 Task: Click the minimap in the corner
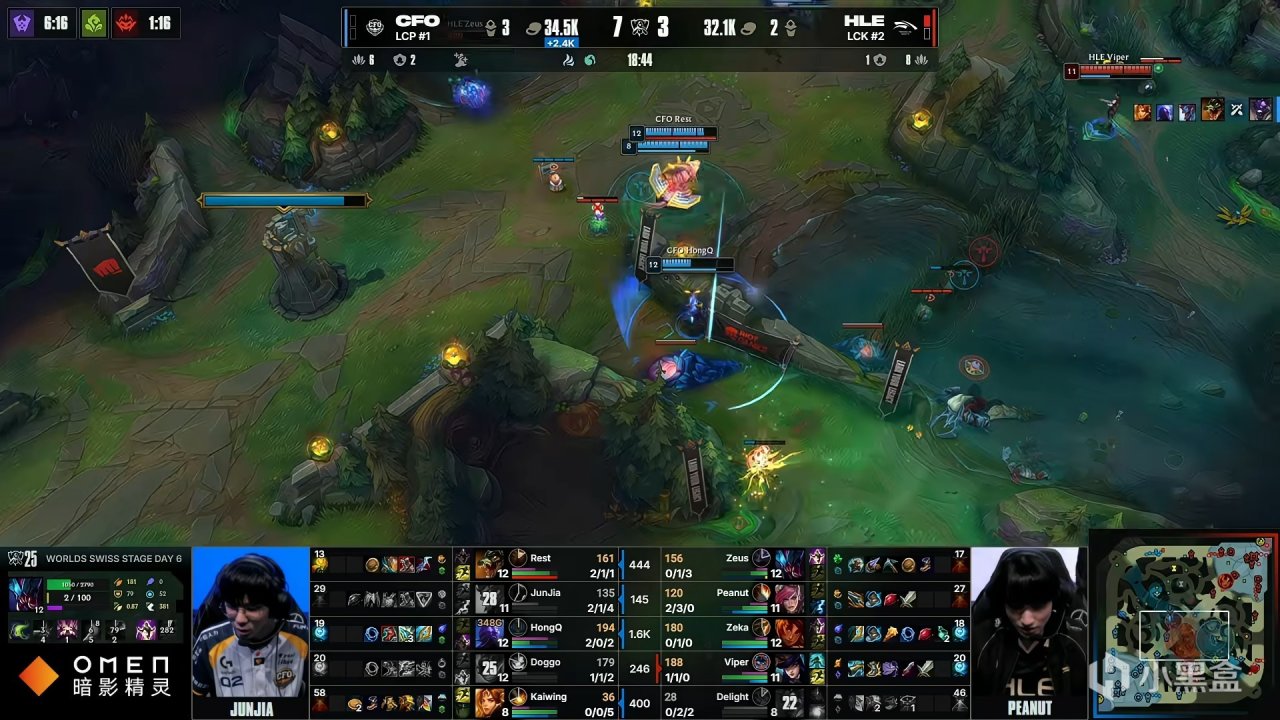(1185, 625)
